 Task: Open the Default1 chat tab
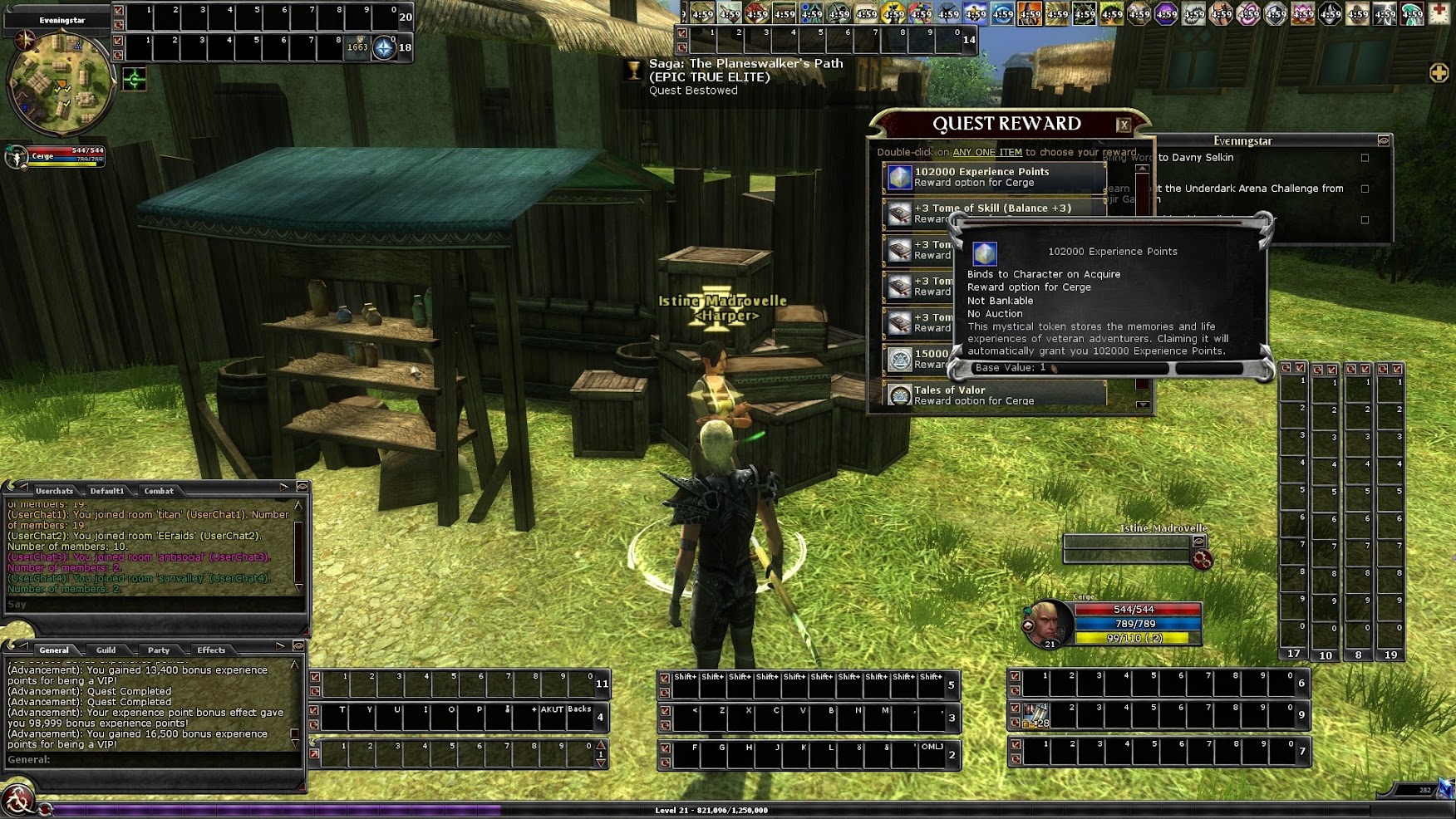coord(107,491)
